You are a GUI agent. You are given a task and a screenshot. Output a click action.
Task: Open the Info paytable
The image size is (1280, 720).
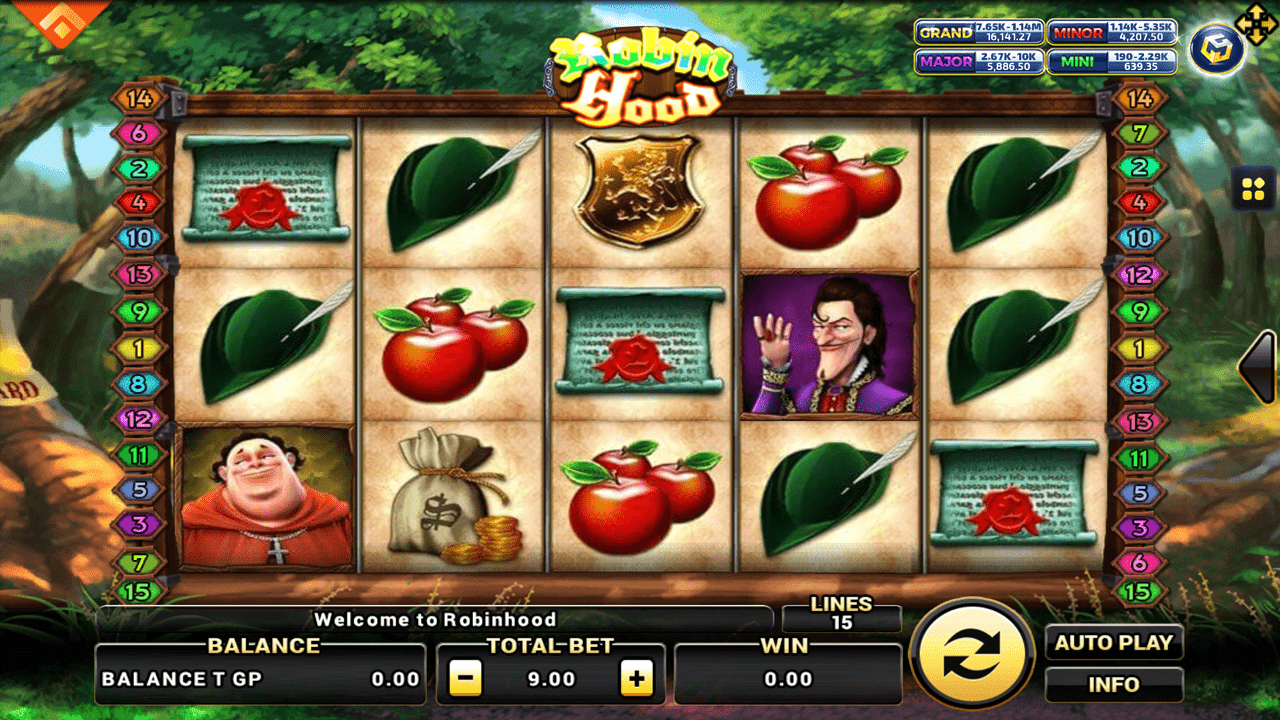[1114, 685]
